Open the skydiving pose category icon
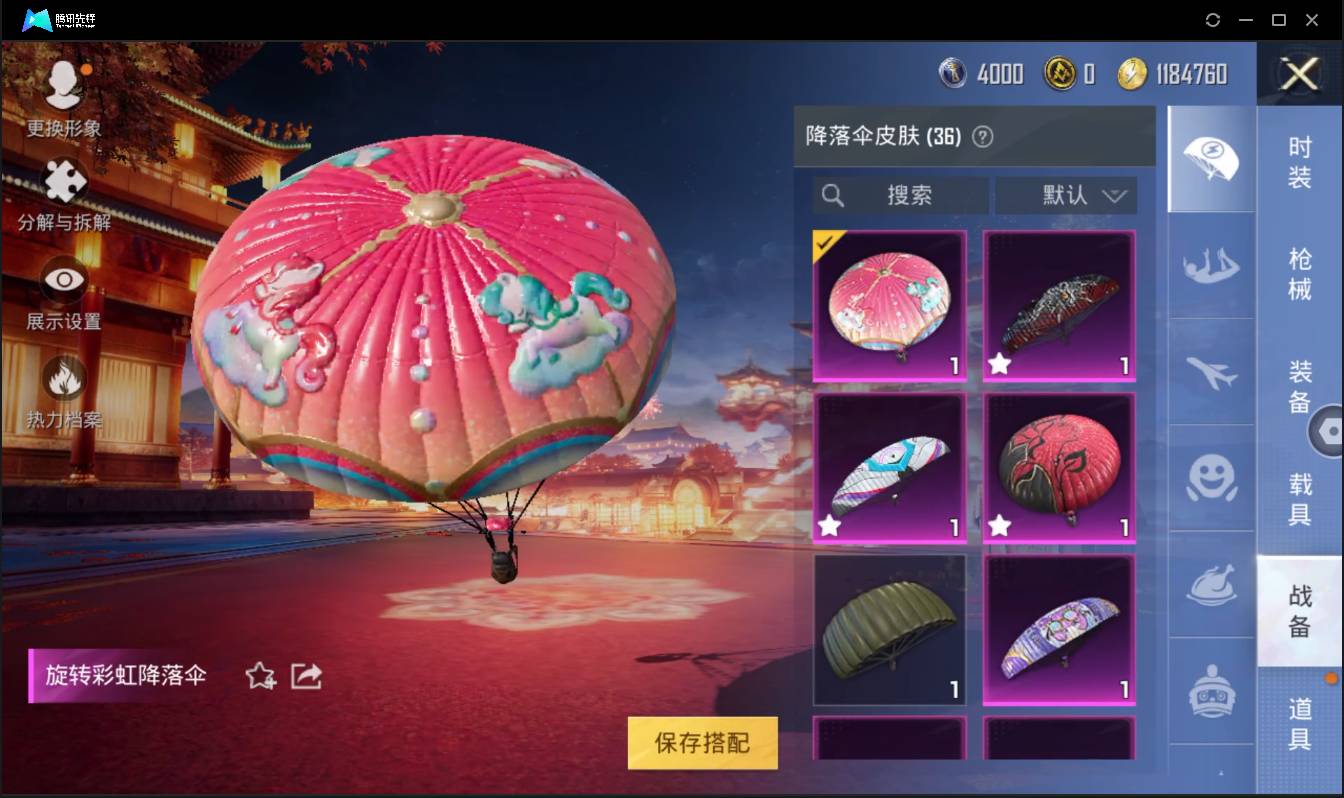The image size is (1344, 798). pos(1211,265)
